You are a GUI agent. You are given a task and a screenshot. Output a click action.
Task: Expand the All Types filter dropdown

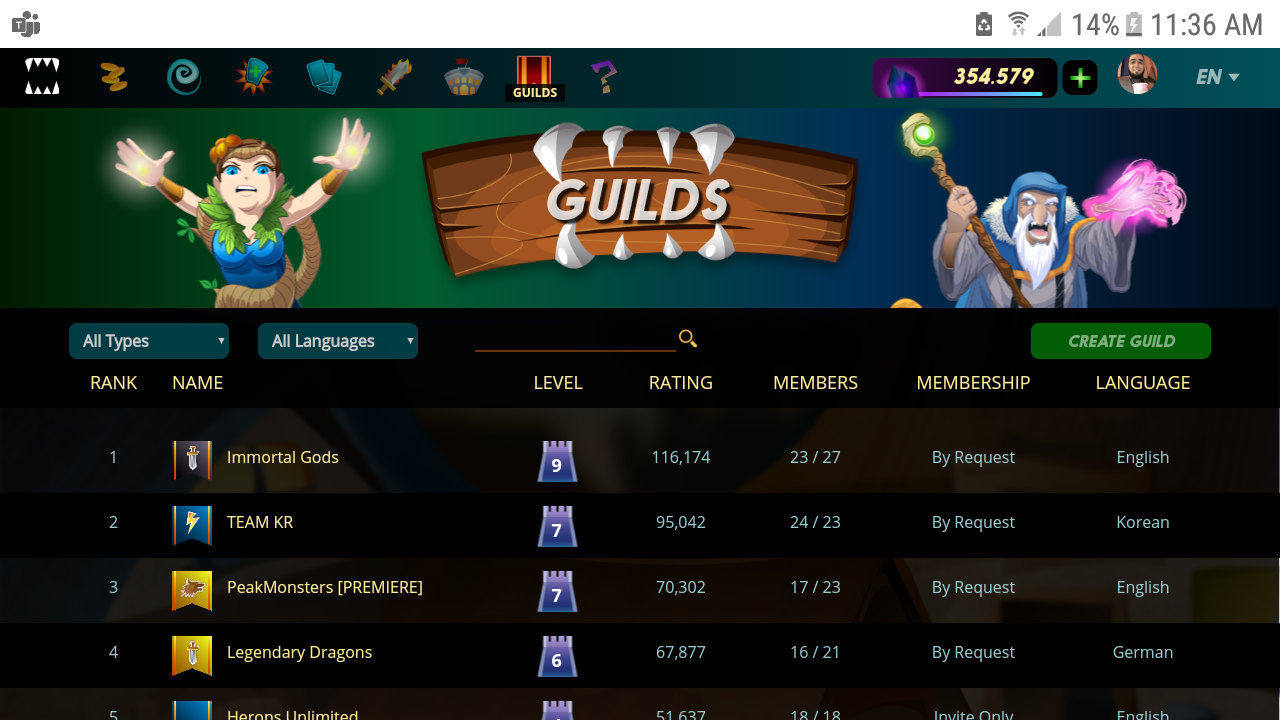pos(149,341)
